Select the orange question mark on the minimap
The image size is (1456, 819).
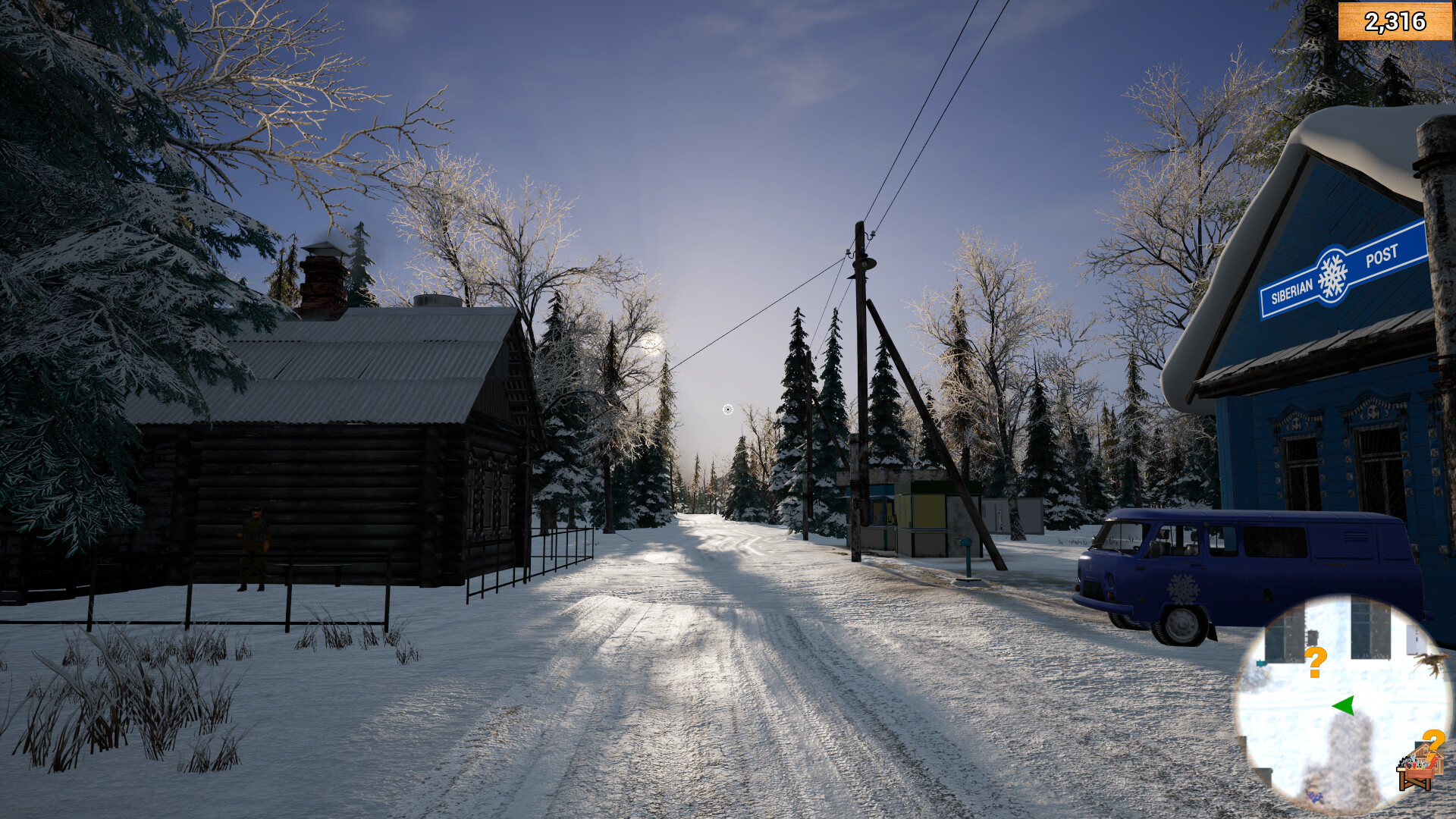(1315, 663)
